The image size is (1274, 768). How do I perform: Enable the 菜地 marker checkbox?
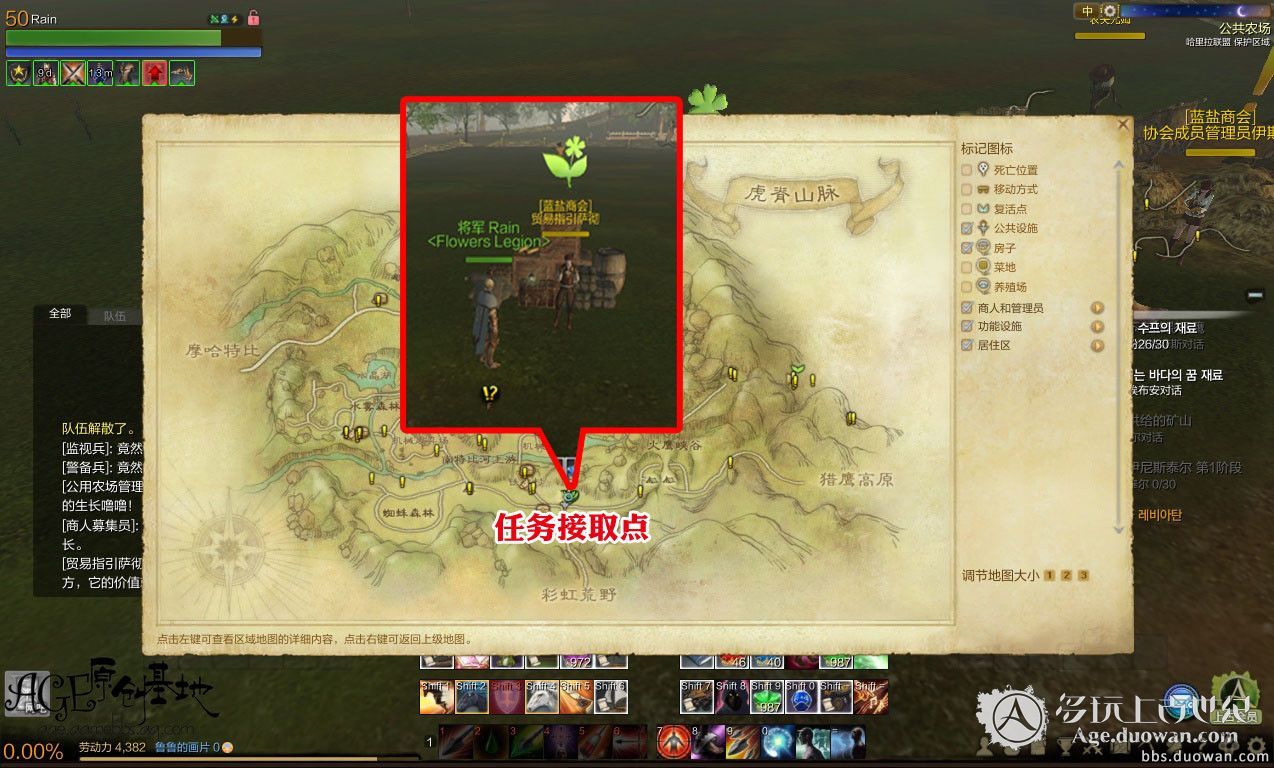click(x=967, y=267)
